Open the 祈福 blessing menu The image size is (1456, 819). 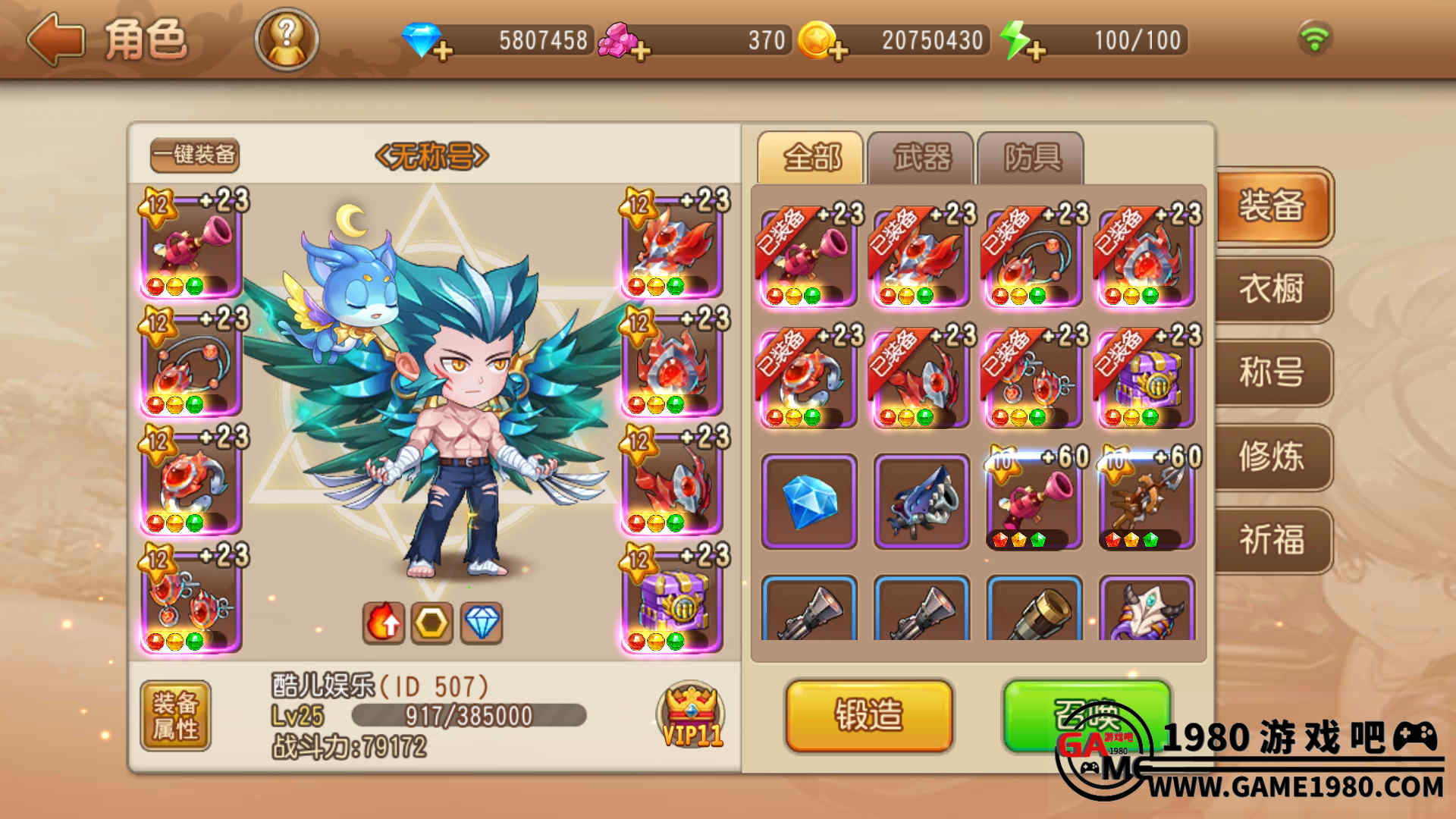tap(1272, 540)
